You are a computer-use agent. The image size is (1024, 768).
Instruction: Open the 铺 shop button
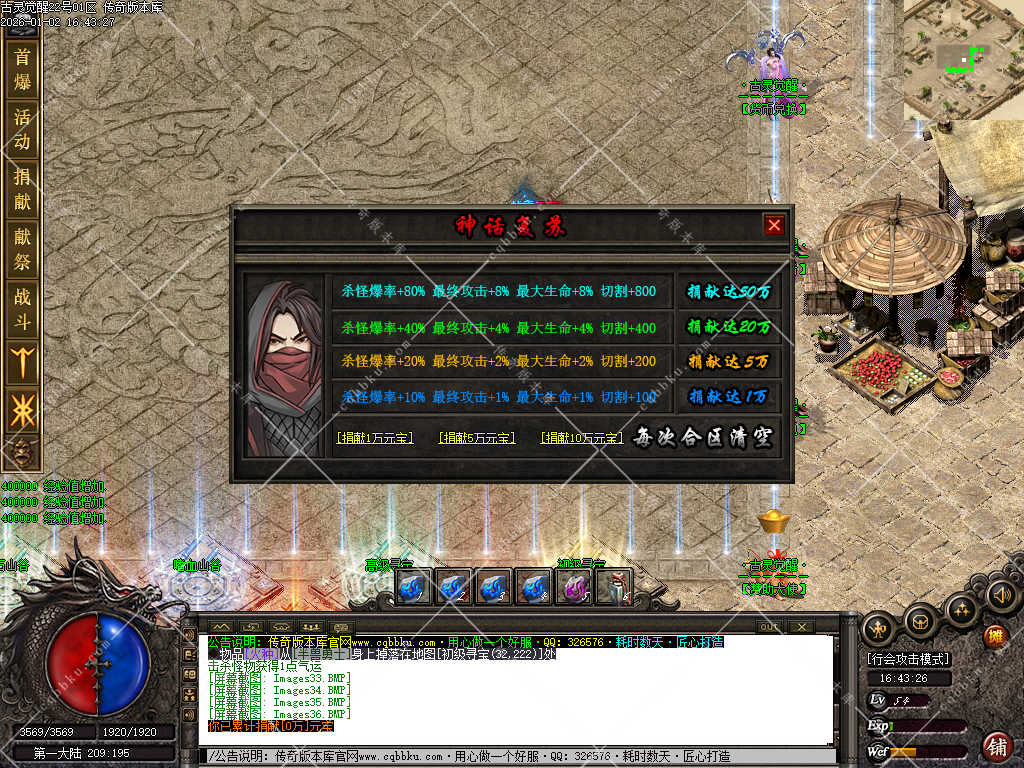[x=997, y=745]
